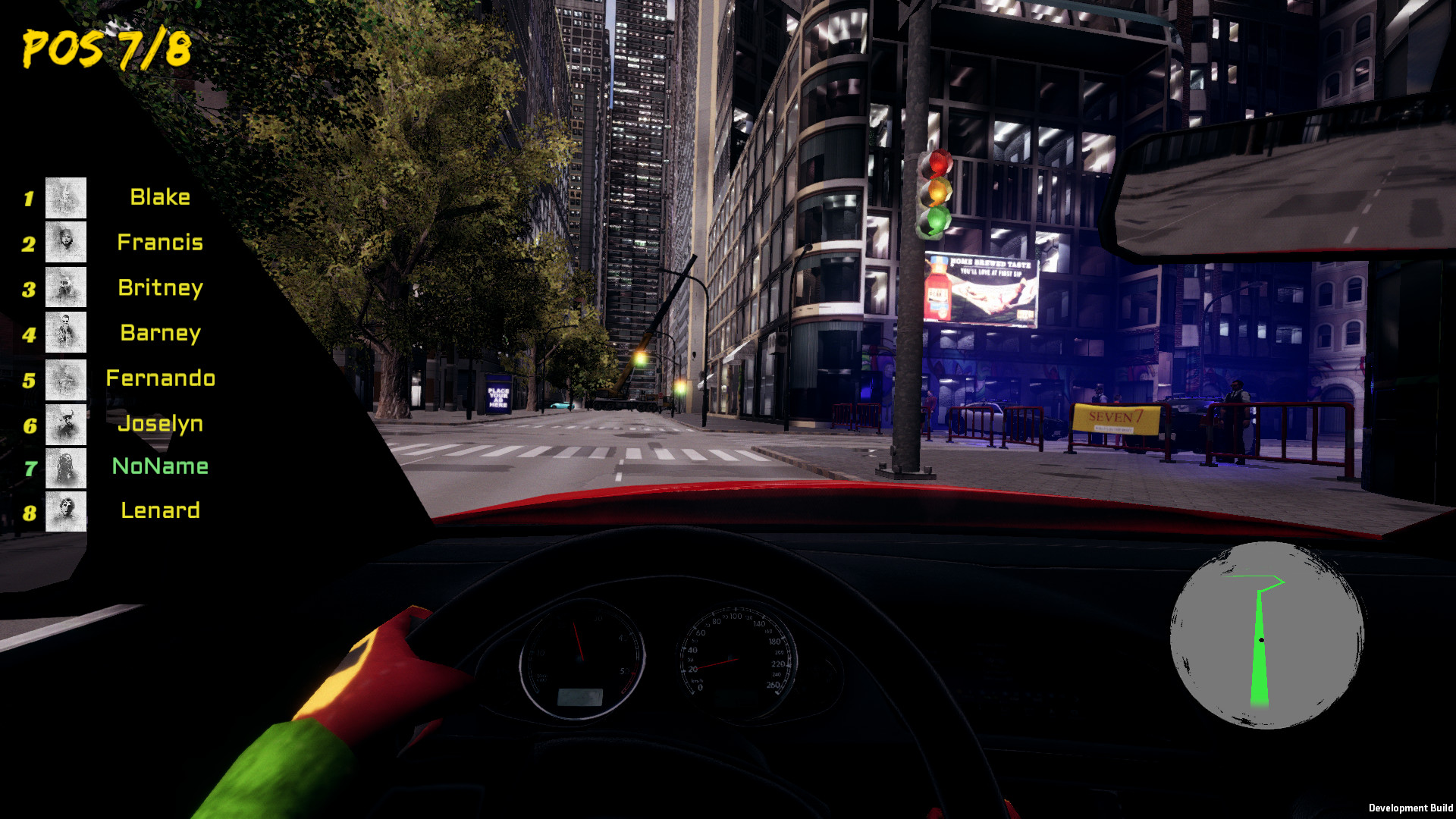Click Blake's driver portrait icon
1456x819 pixels.
pyautogui.click(x=65, y=198)
